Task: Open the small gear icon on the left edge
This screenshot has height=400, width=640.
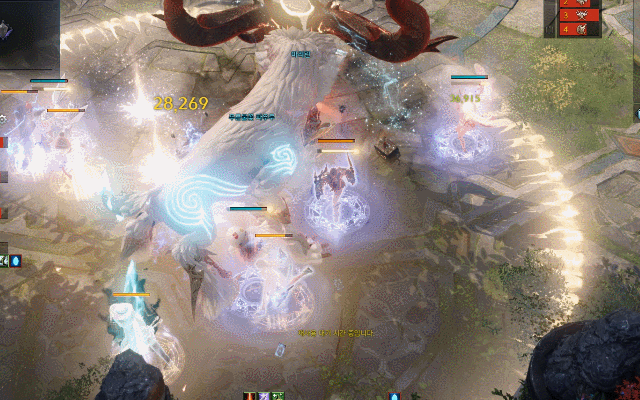Action: (3, 119)
